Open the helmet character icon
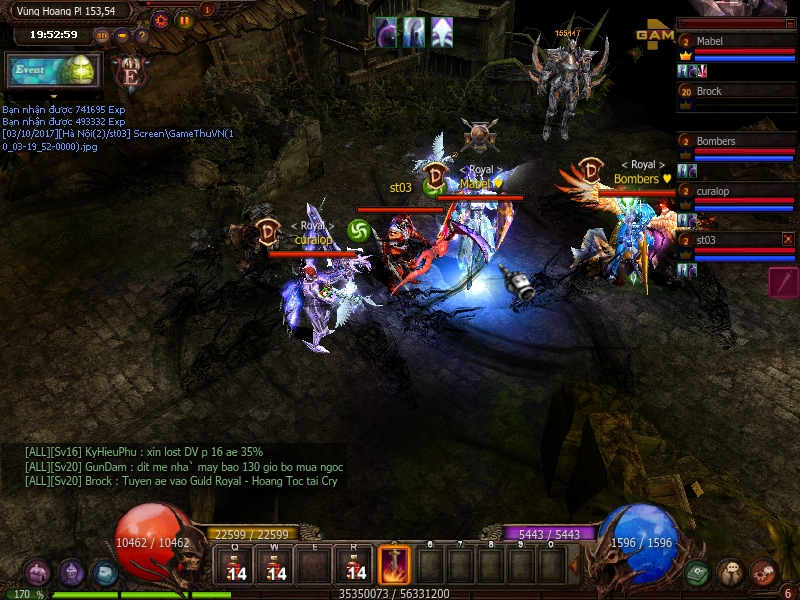Image resolution: width=800 pixels, height=600 pixels. [71, 573]
